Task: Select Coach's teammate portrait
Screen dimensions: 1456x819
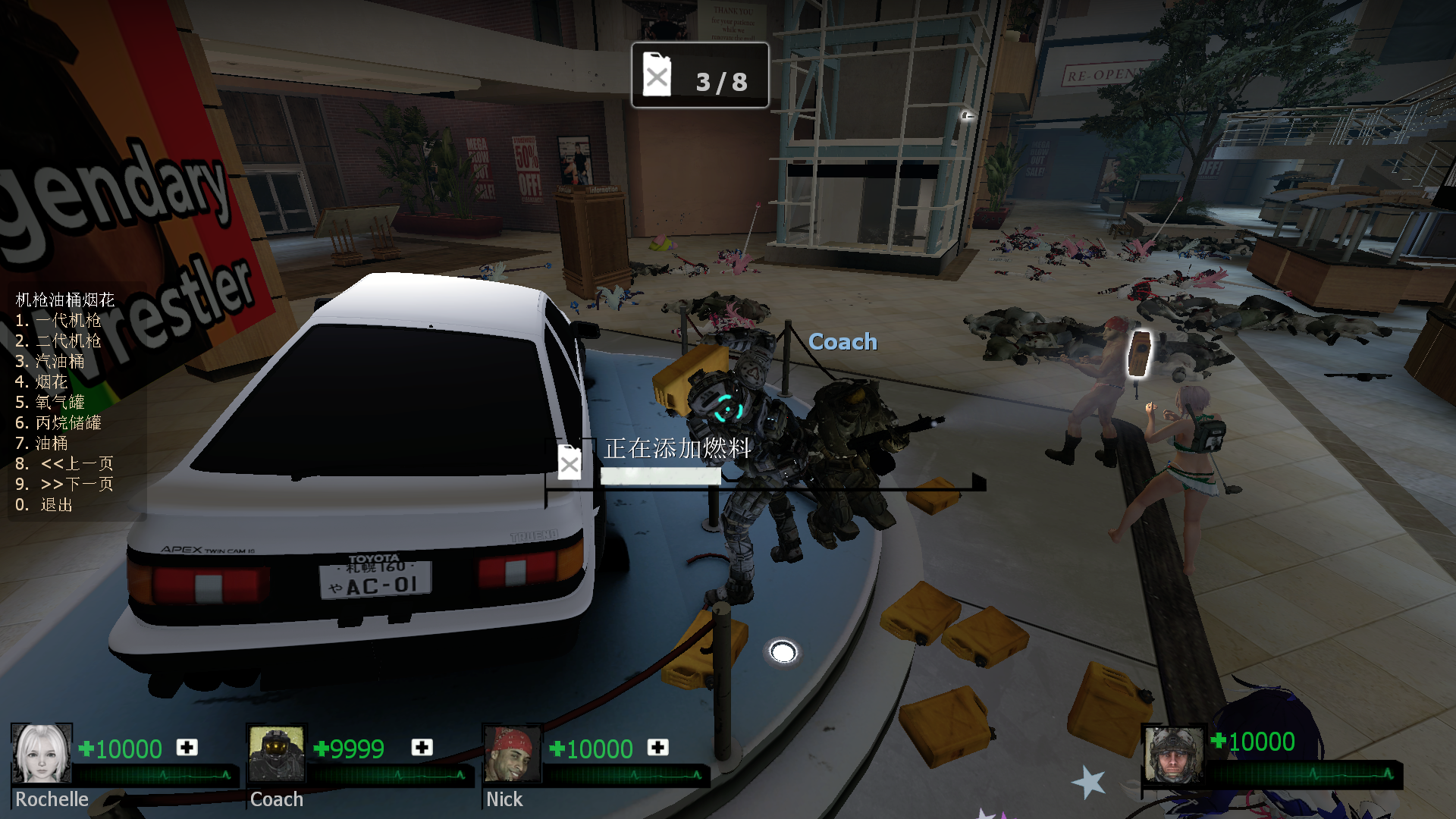Action: (x=277, y=754)
